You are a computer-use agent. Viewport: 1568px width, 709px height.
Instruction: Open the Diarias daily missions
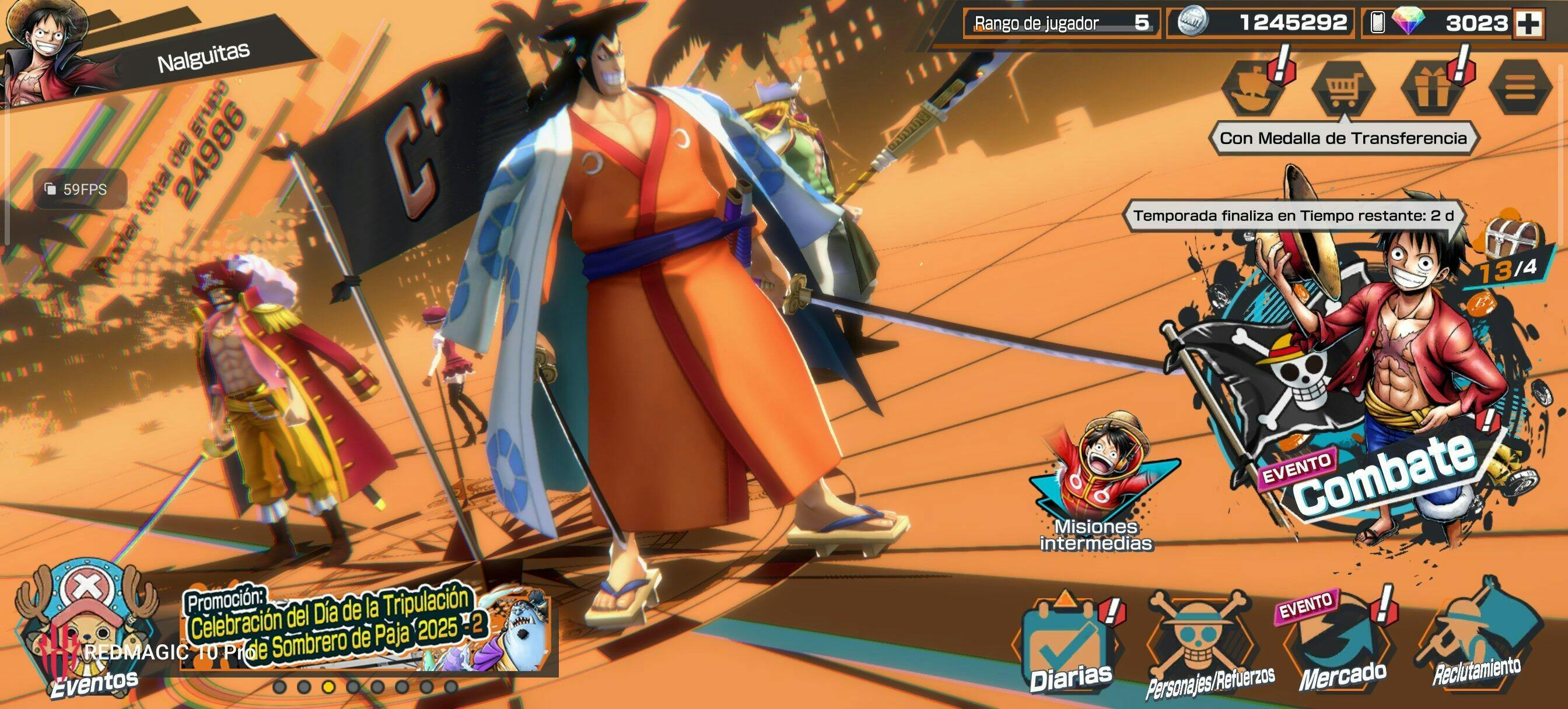pos(1068,651)
